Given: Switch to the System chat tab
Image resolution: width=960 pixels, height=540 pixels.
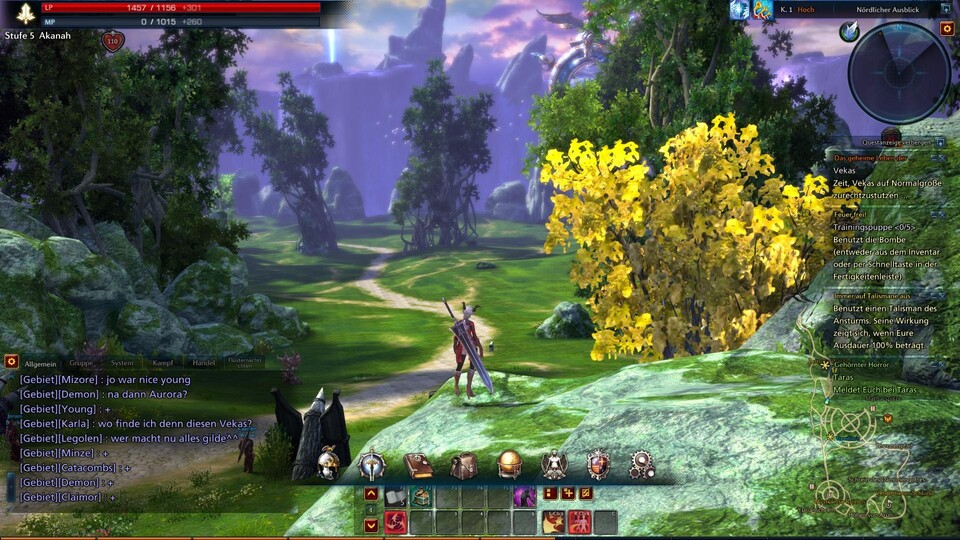Looking at the screenshot, I should point(122,363).
